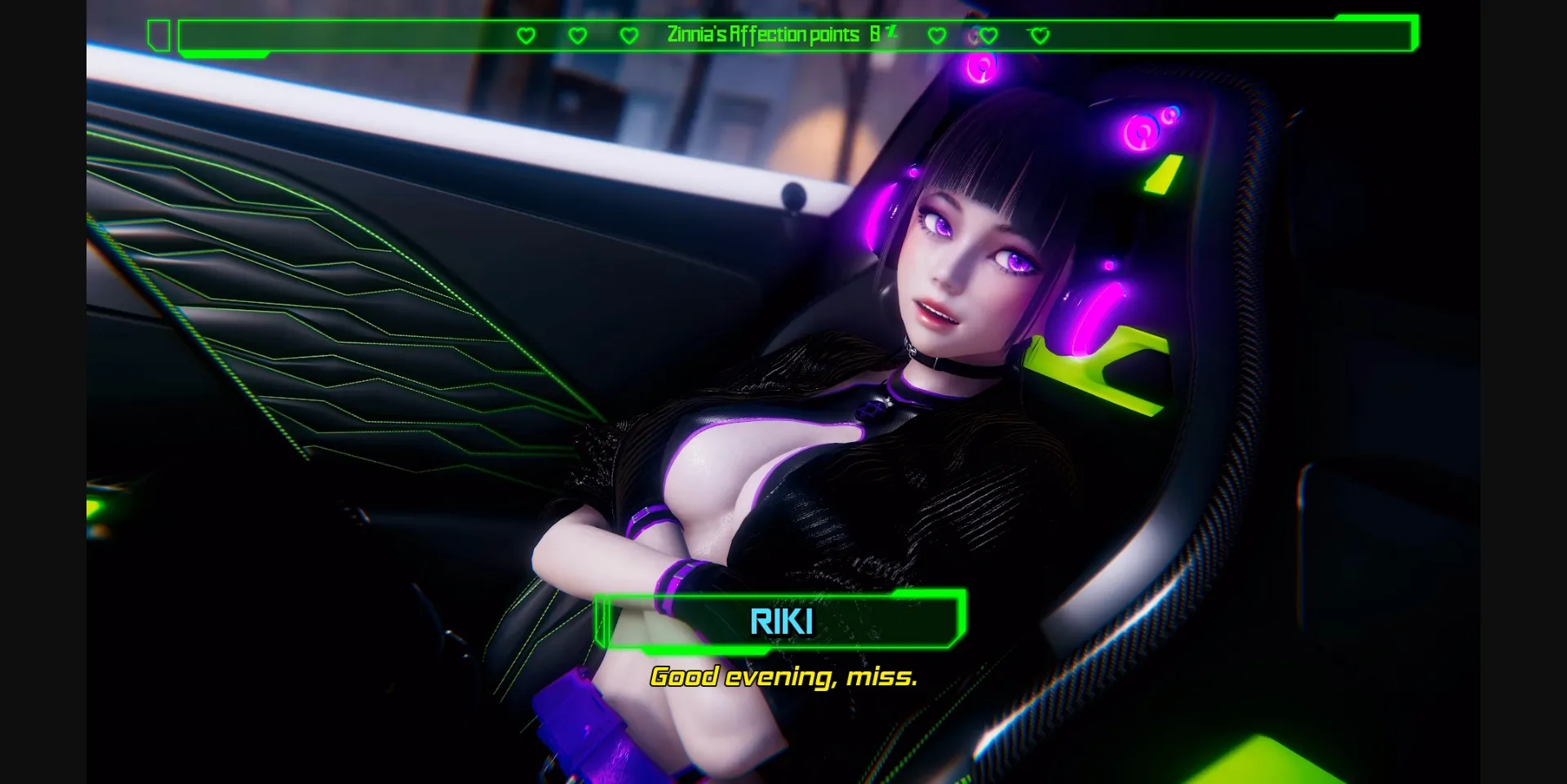Click the small arrow icon after the number 8
The width and height of the screenshot is (1567, 784).
click(891, 31)
